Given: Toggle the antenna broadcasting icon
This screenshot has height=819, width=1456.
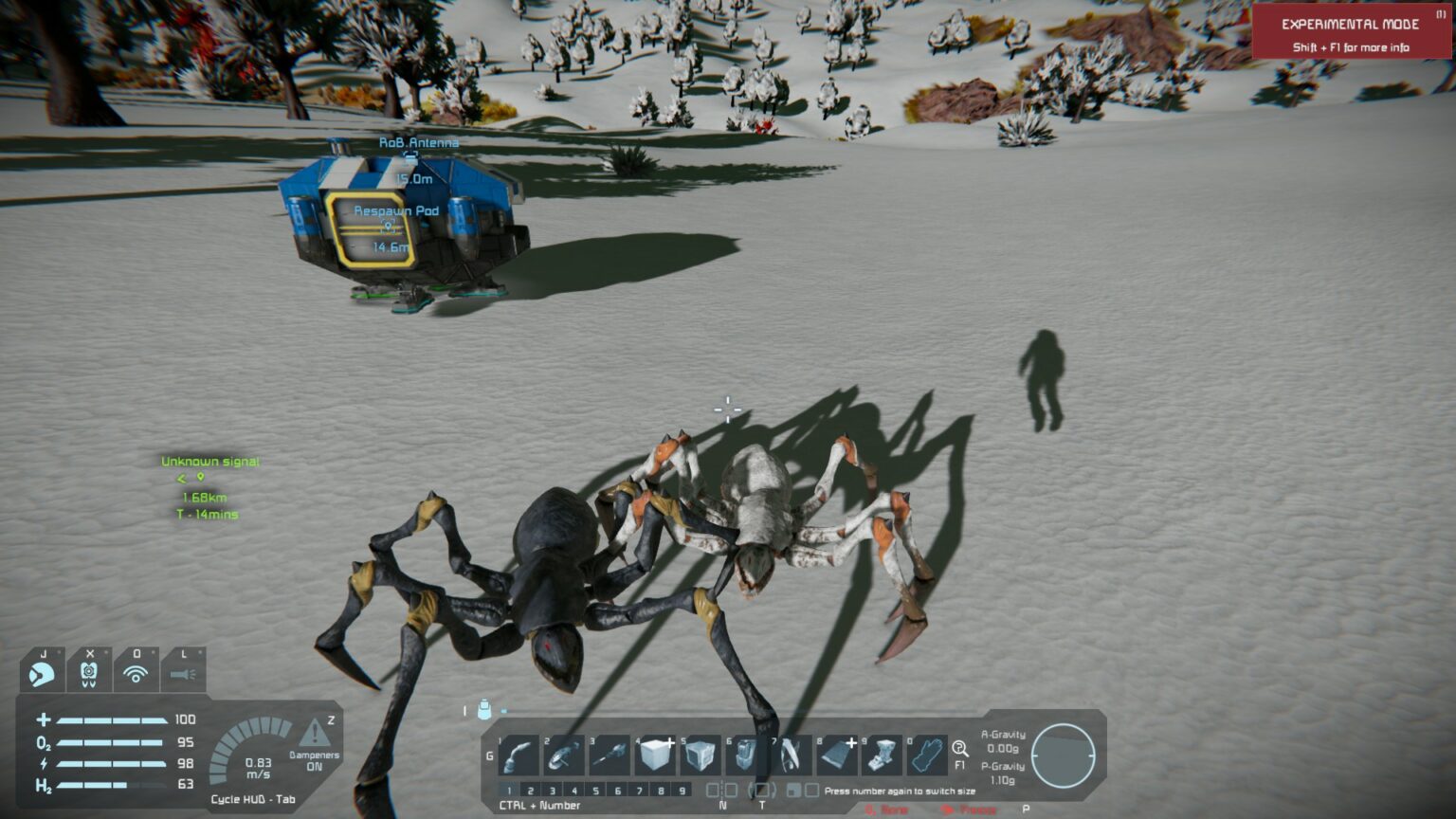Looking at the screenshot, I should coord(136,673).
